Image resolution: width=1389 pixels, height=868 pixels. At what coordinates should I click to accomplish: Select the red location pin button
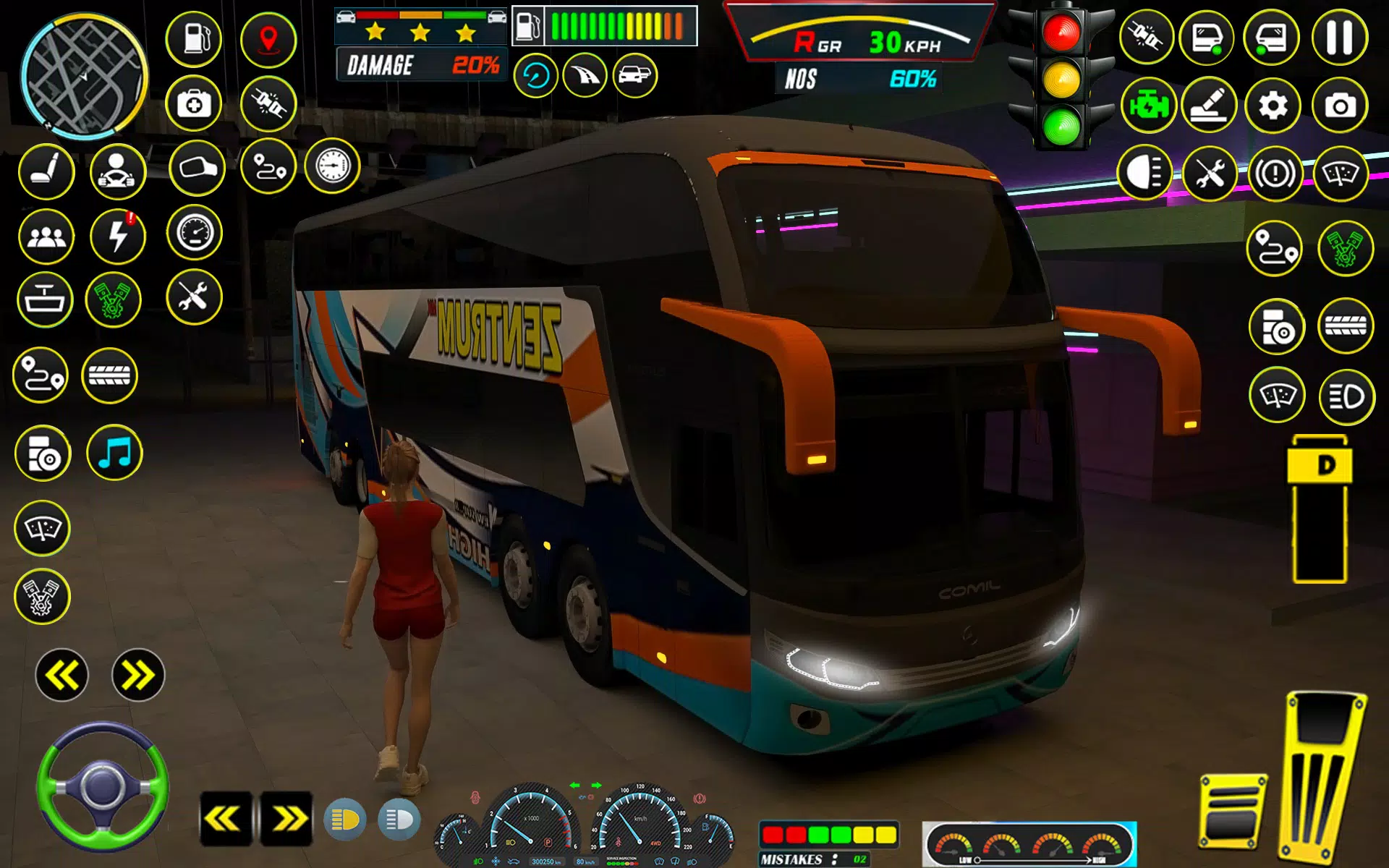tap(268, 38)
